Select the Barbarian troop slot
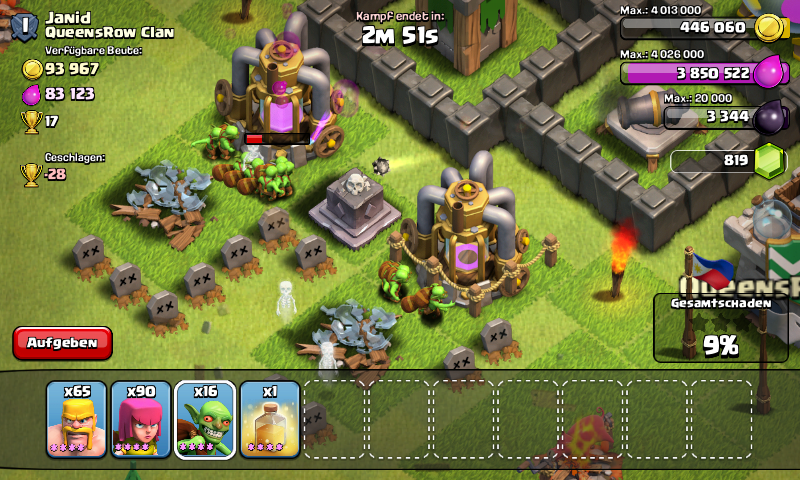This screenshot has height=480, width=800. click(x=76, y=419)
